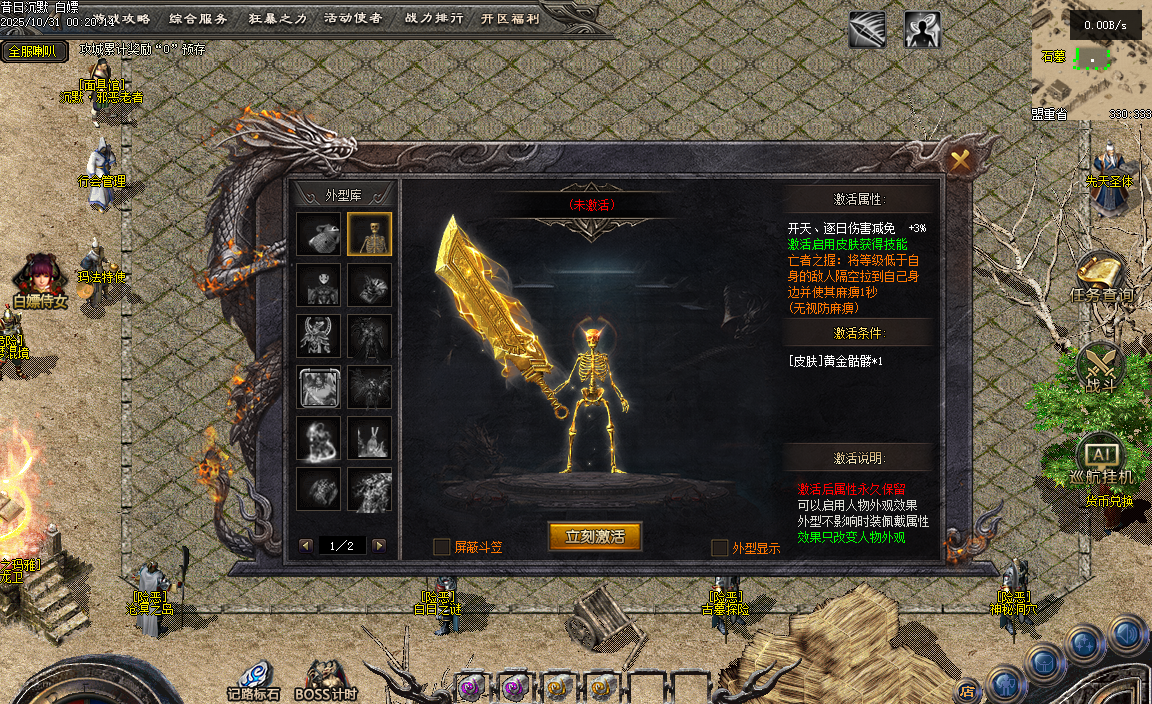Open the 综合服务 services menu
The width and height of the screenshot is (1152, 704).
[198, 18]
